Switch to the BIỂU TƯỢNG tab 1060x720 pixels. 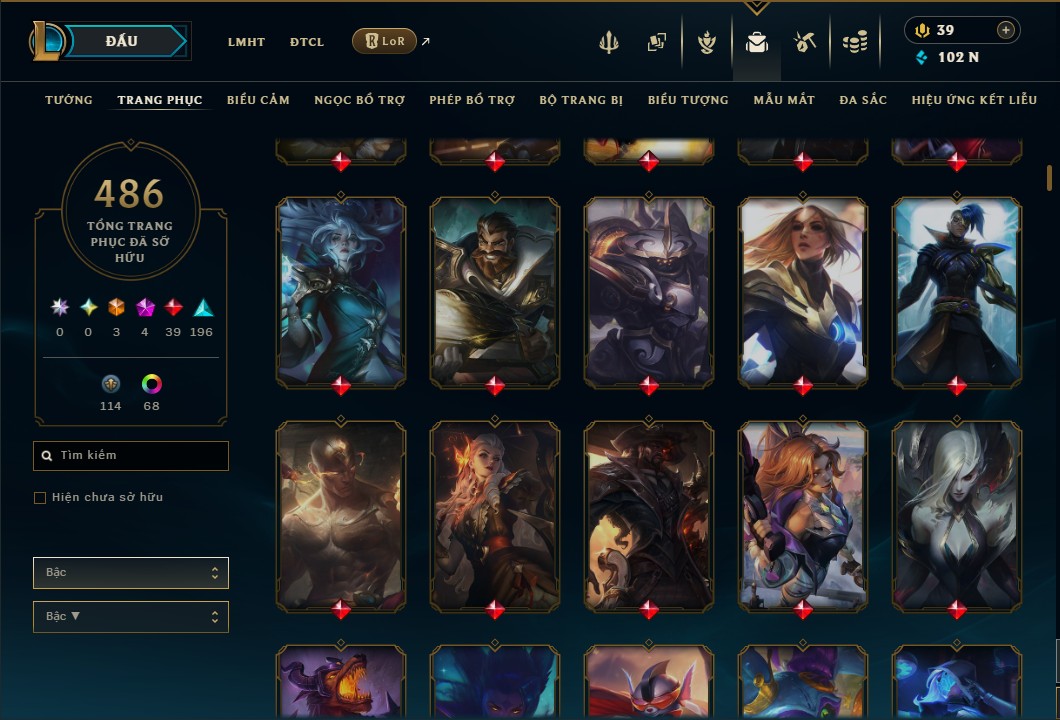688,100
